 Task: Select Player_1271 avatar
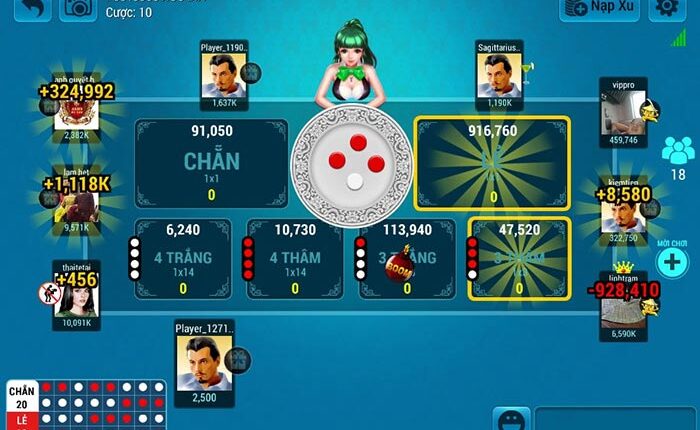coord(203,362)
